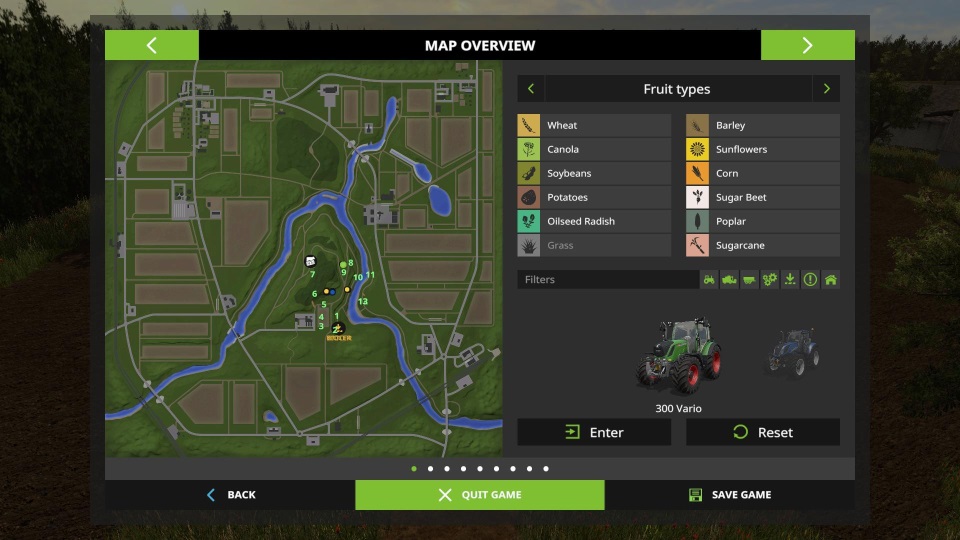Toggle Sugarcane in the legend
Image resolution: width=960 pixels, height=540 pixels.
762,245
